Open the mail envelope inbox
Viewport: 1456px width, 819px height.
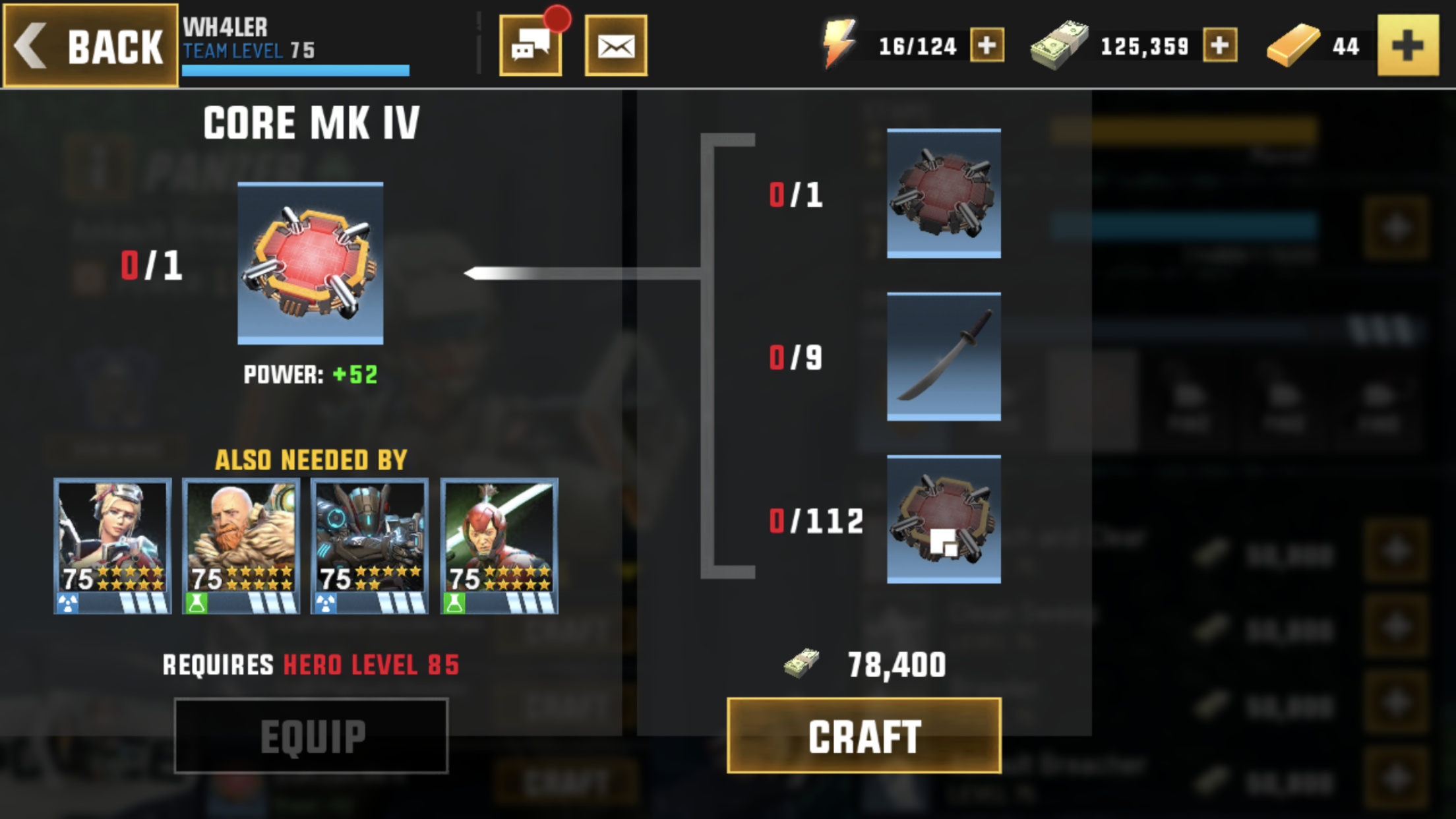coord(615,45)
